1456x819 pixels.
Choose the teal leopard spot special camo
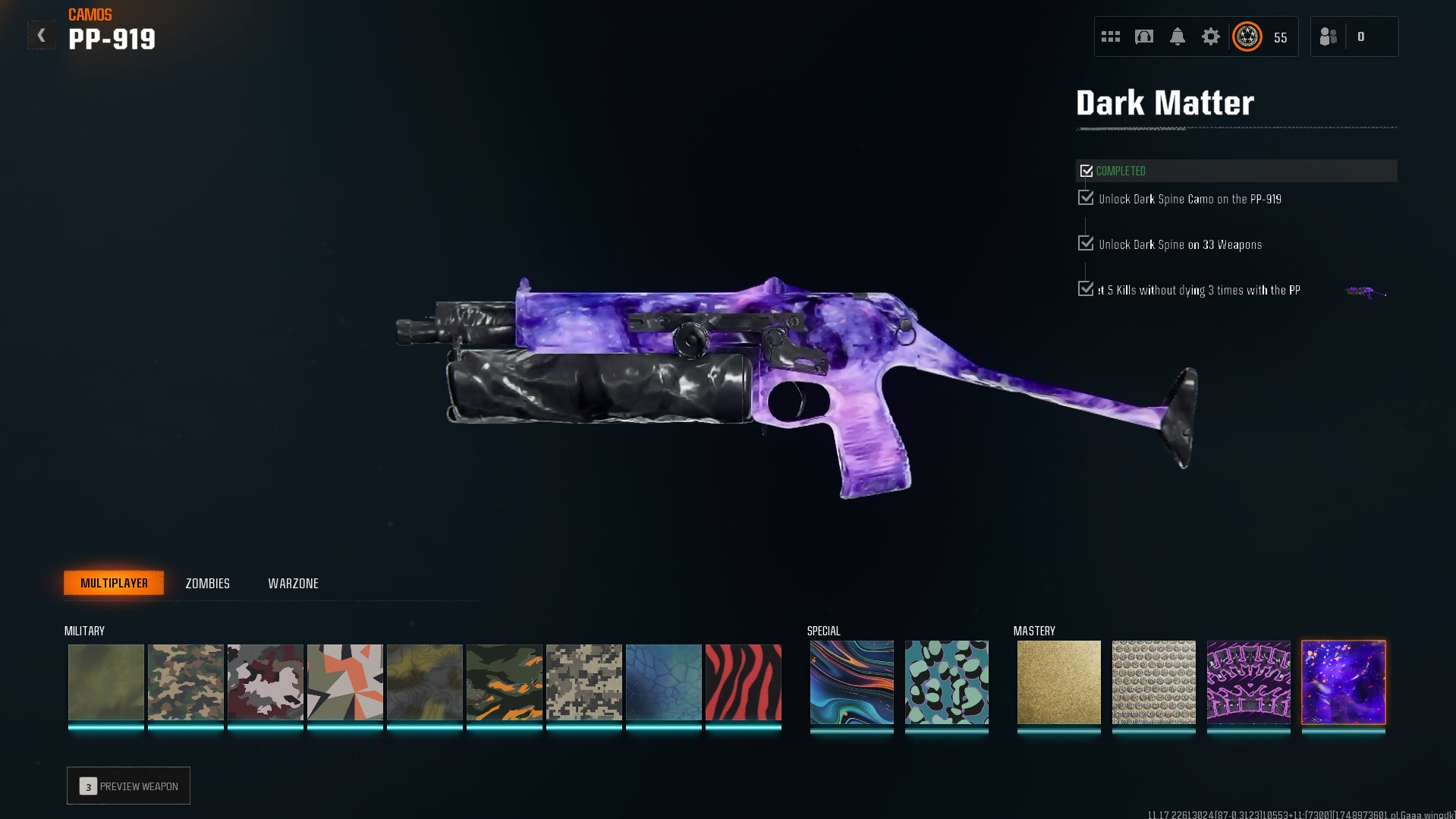[947, 682]
